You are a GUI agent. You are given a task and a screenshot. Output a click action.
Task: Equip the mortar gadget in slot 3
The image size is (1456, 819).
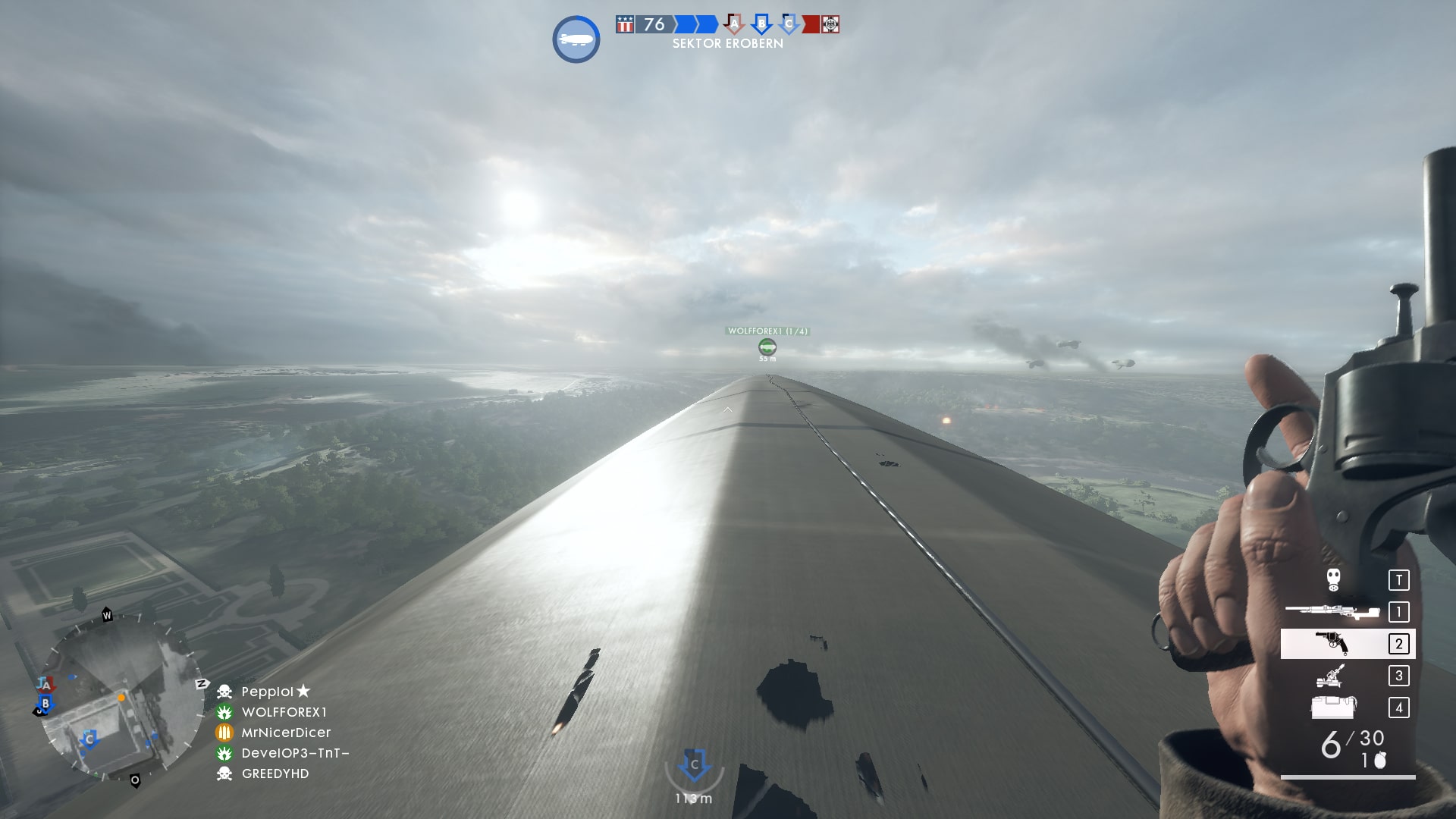pyautogui.click(x=1331, y=676)
